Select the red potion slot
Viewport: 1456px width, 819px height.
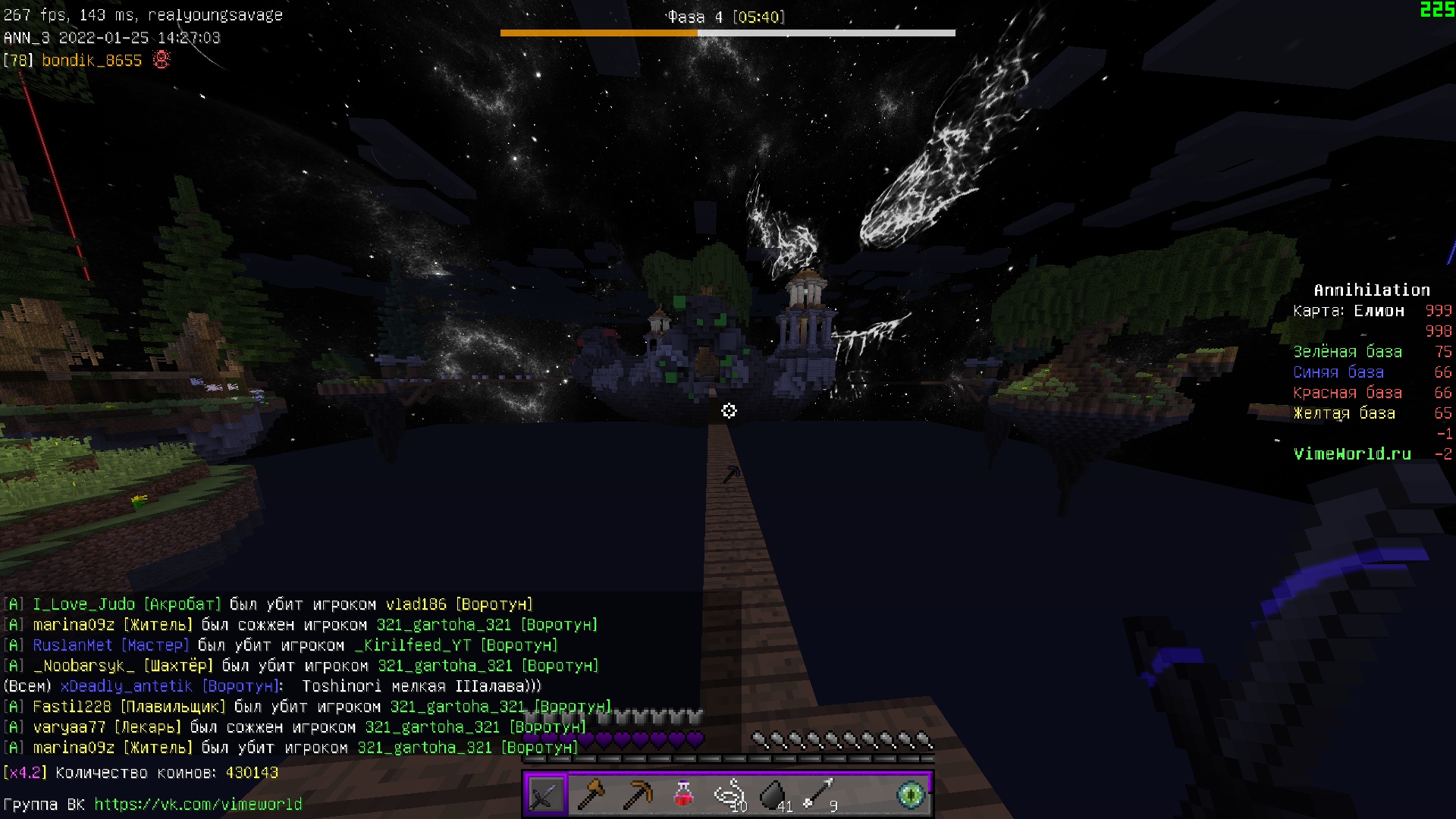(x=683, y=795)
